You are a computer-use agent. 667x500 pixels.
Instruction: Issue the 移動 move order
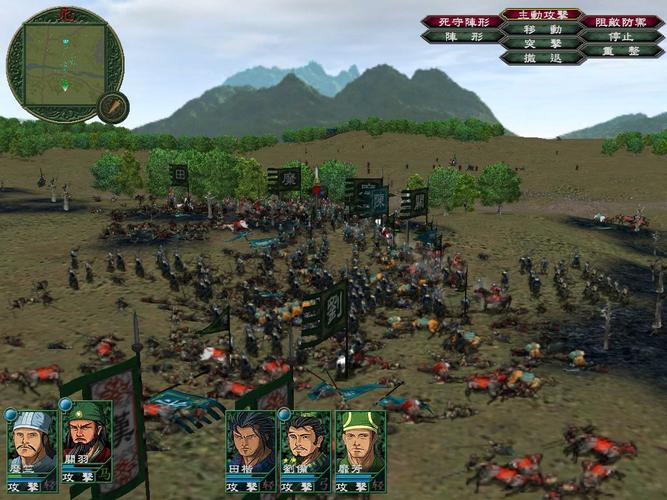[x=541, y=29]
